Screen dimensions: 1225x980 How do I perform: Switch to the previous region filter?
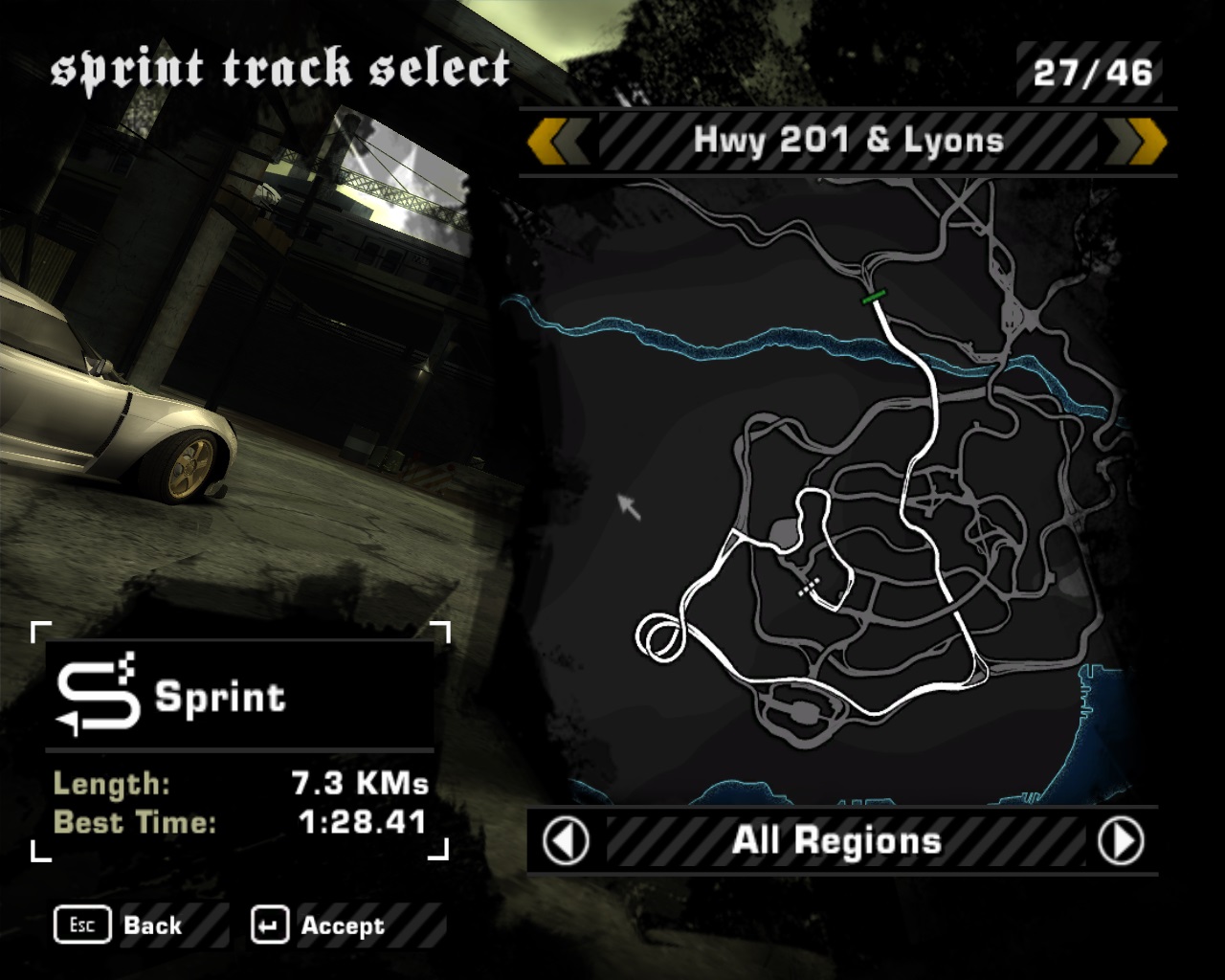pos(566,841)
